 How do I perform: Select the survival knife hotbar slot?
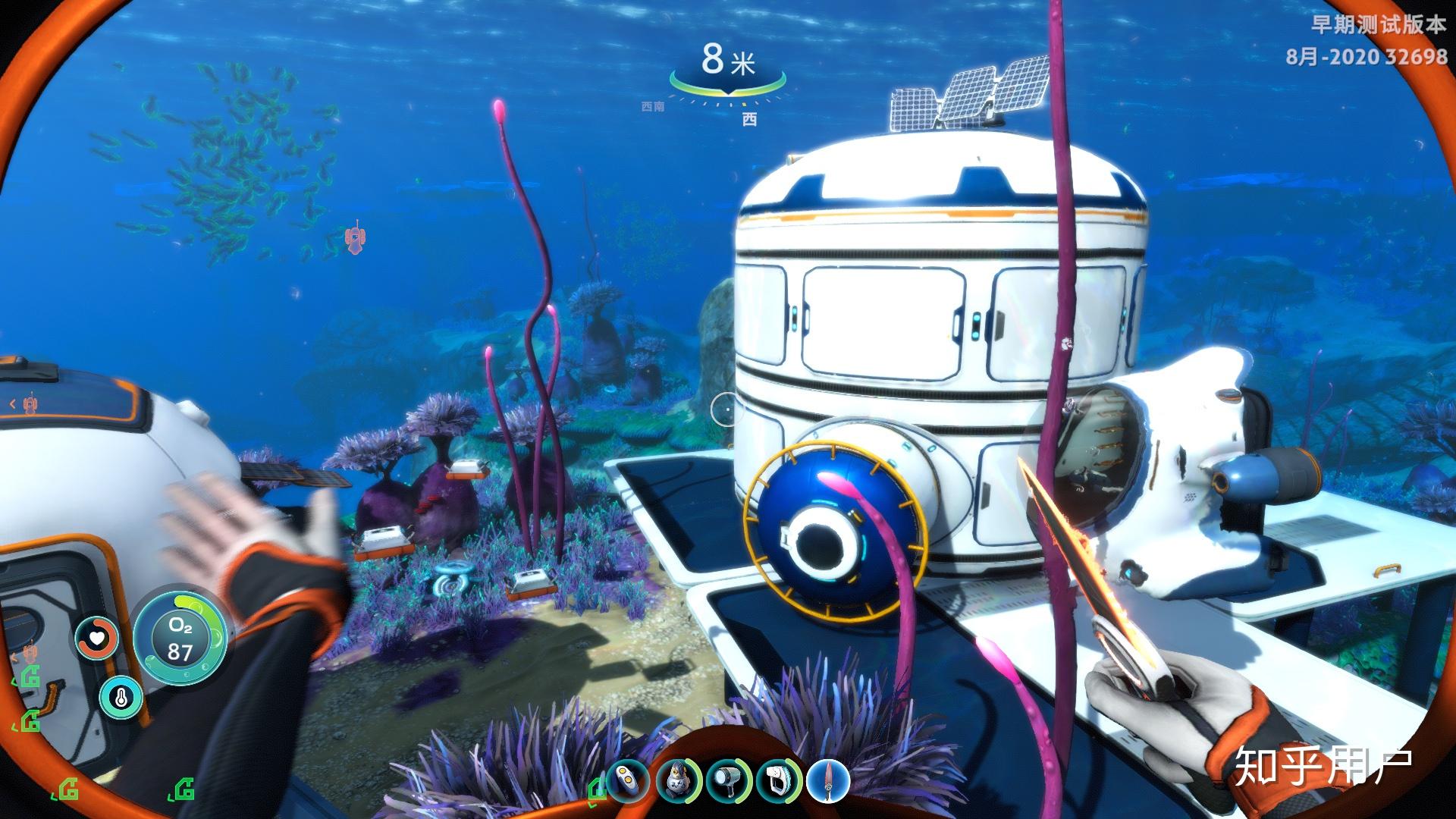827,780
